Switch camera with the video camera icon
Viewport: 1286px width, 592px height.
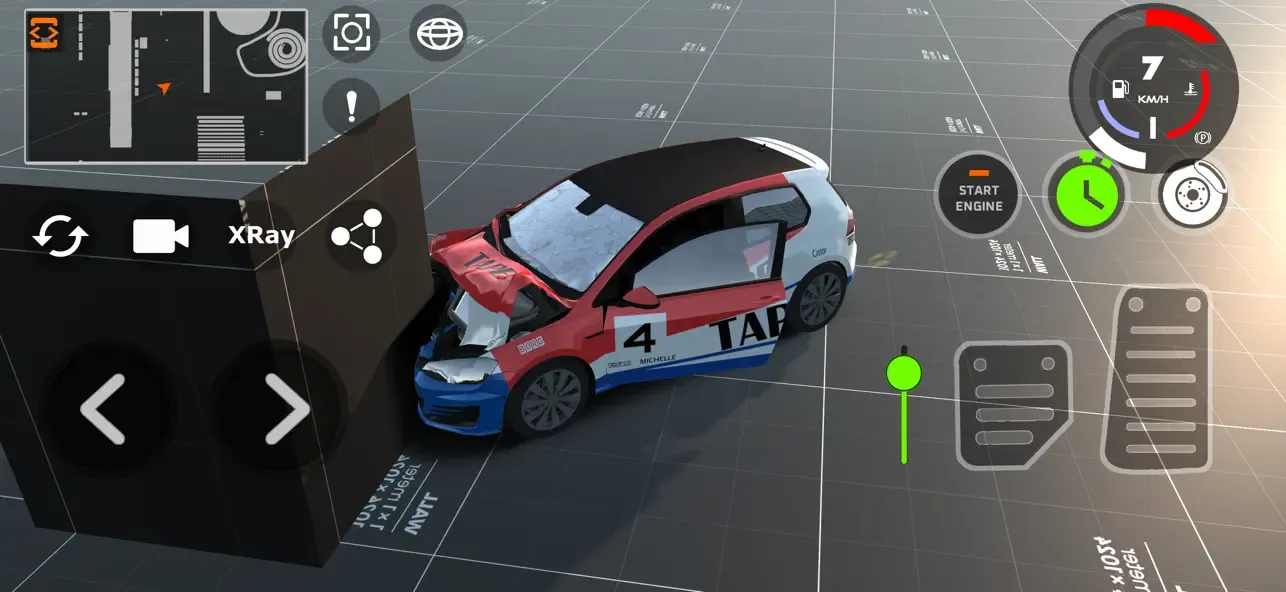click(x=161, y=236)
